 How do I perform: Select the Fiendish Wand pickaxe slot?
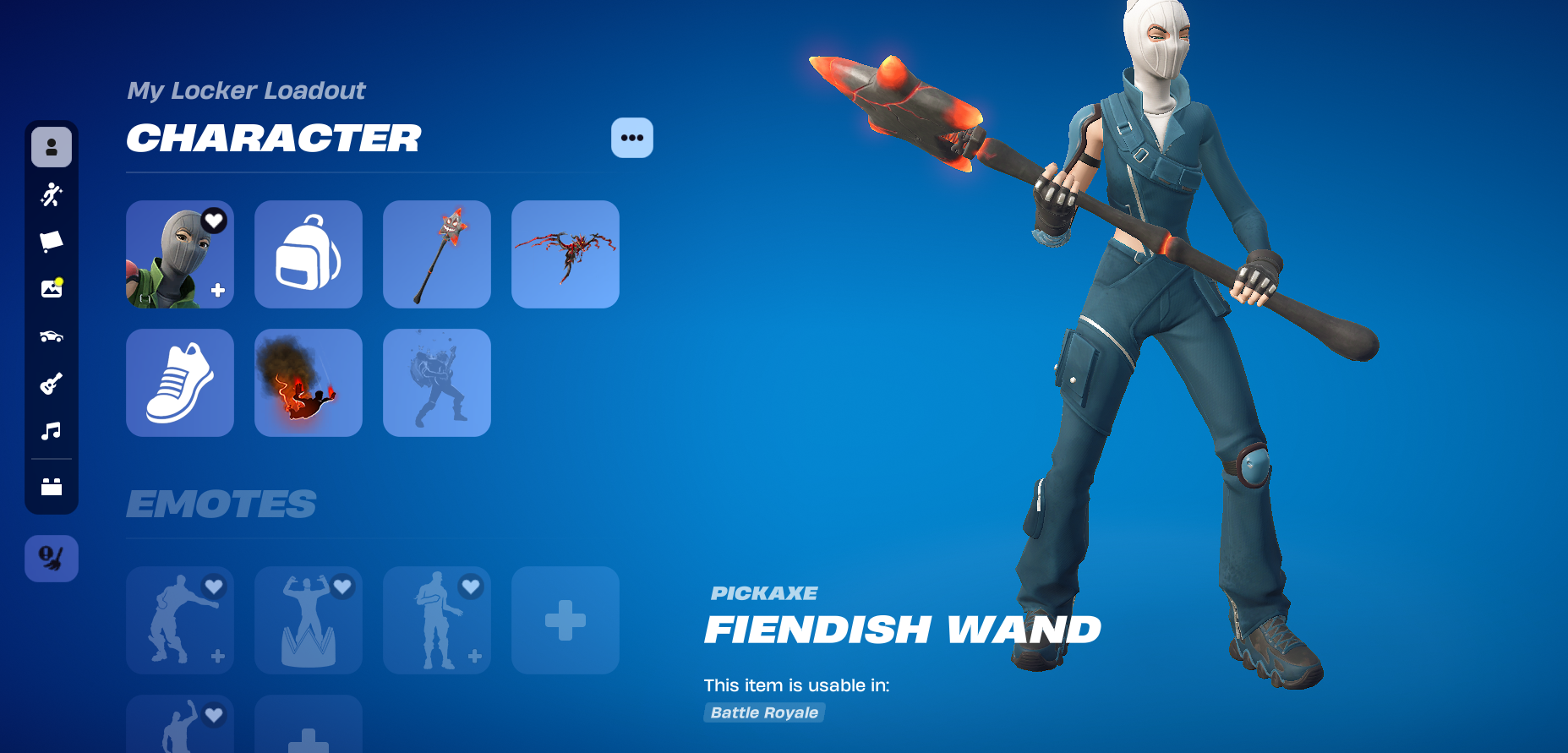tap(436, 254)
